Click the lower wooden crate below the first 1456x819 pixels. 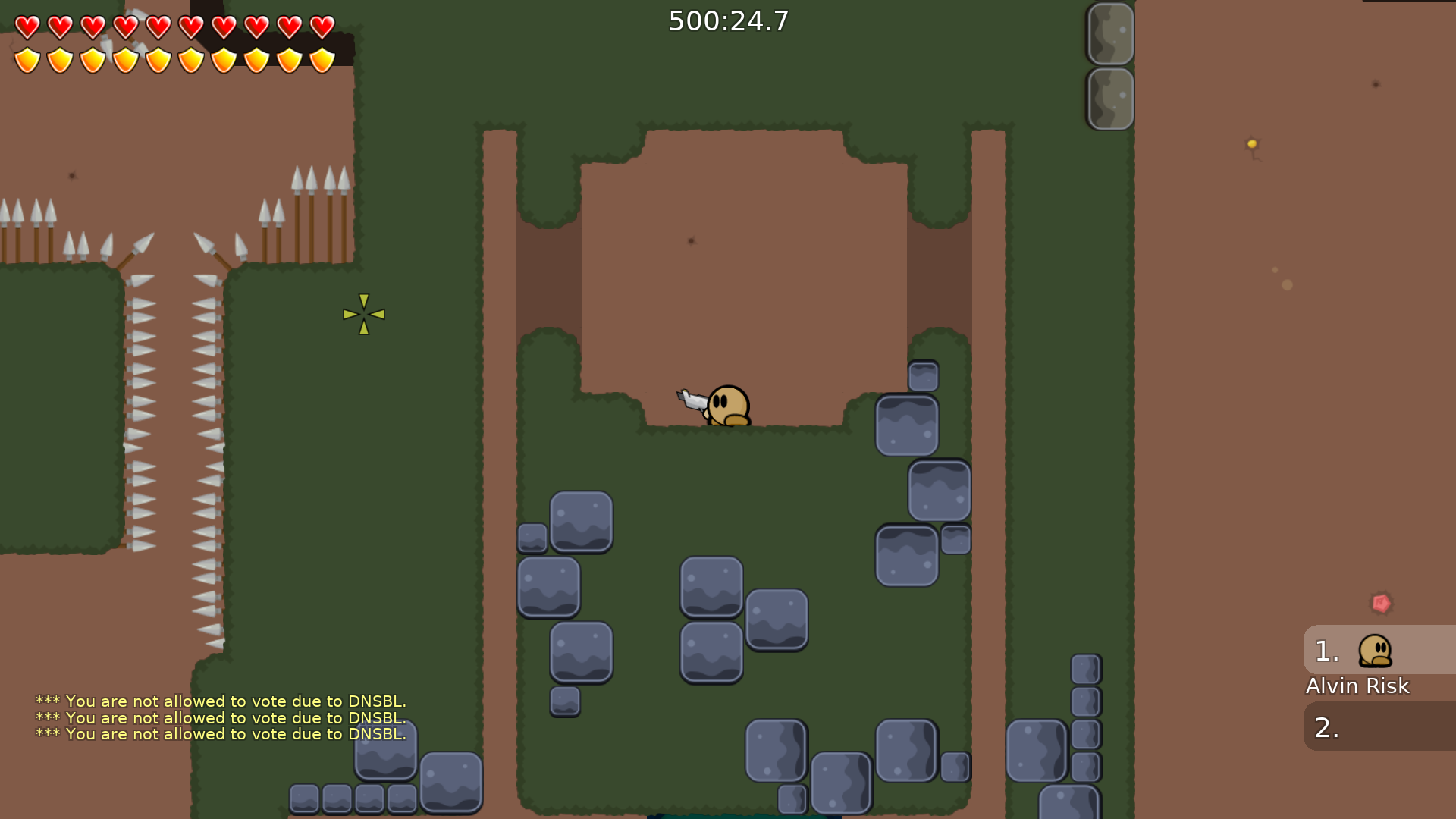tap(1110, 97)
